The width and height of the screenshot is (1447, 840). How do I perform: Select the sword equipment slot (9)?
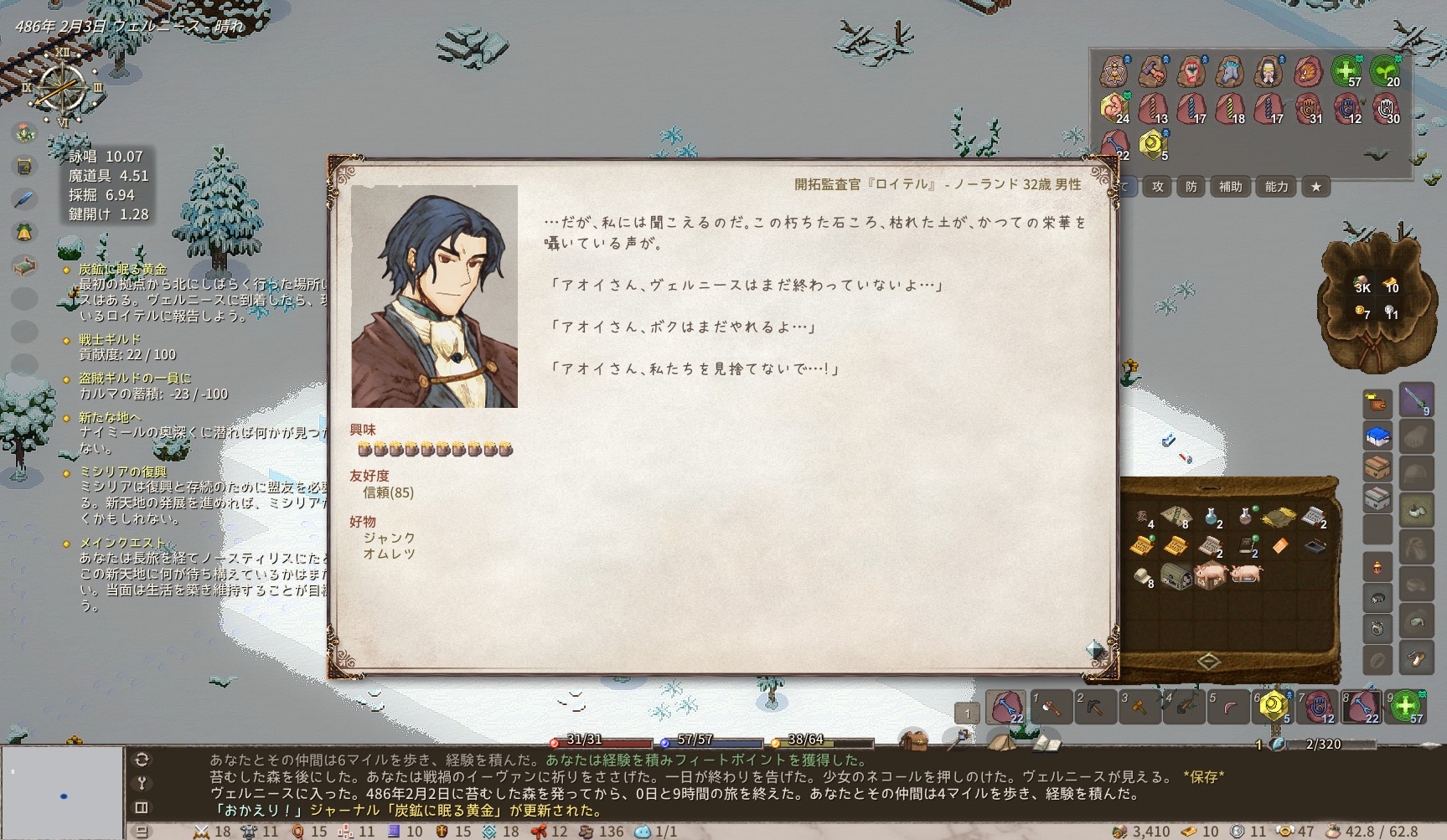click(1416, 399)
